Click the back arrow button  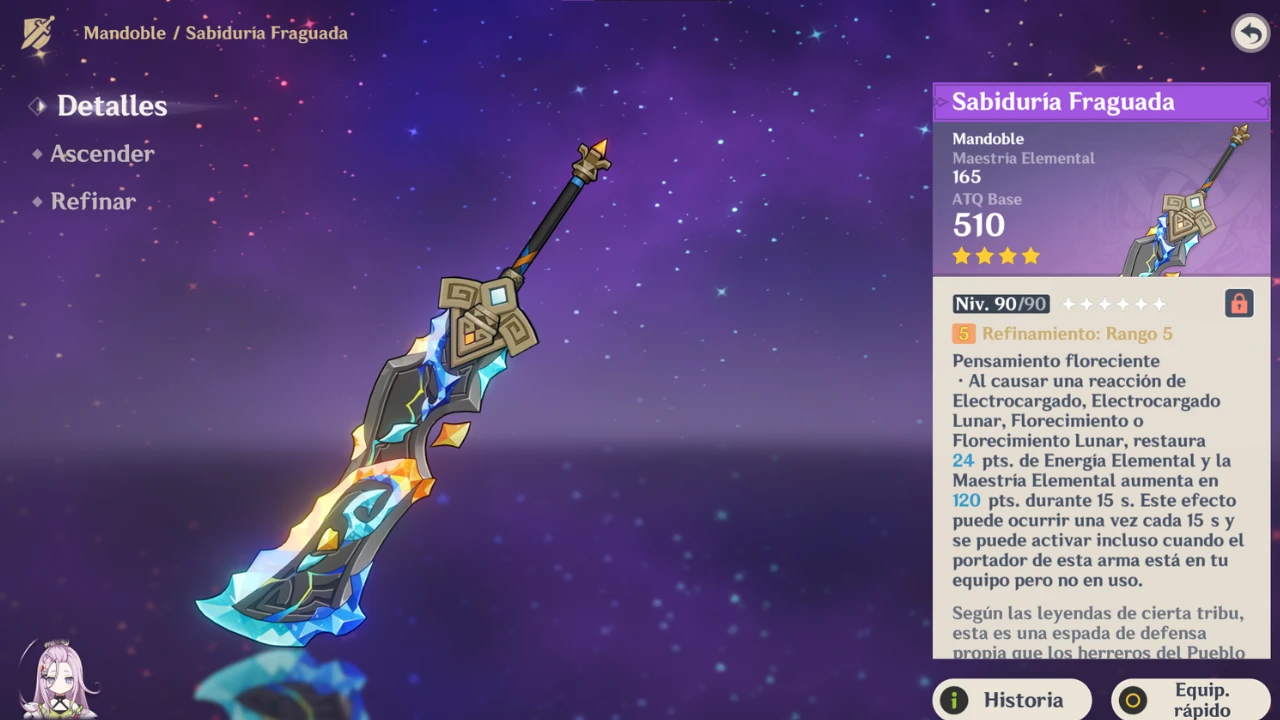pos(1250,33)
